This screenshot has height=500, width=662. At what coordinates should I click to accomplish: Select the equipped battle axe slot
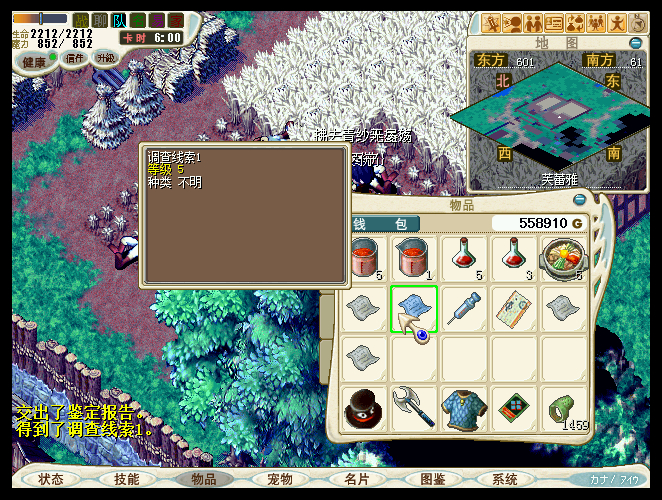tap(411, 407)
